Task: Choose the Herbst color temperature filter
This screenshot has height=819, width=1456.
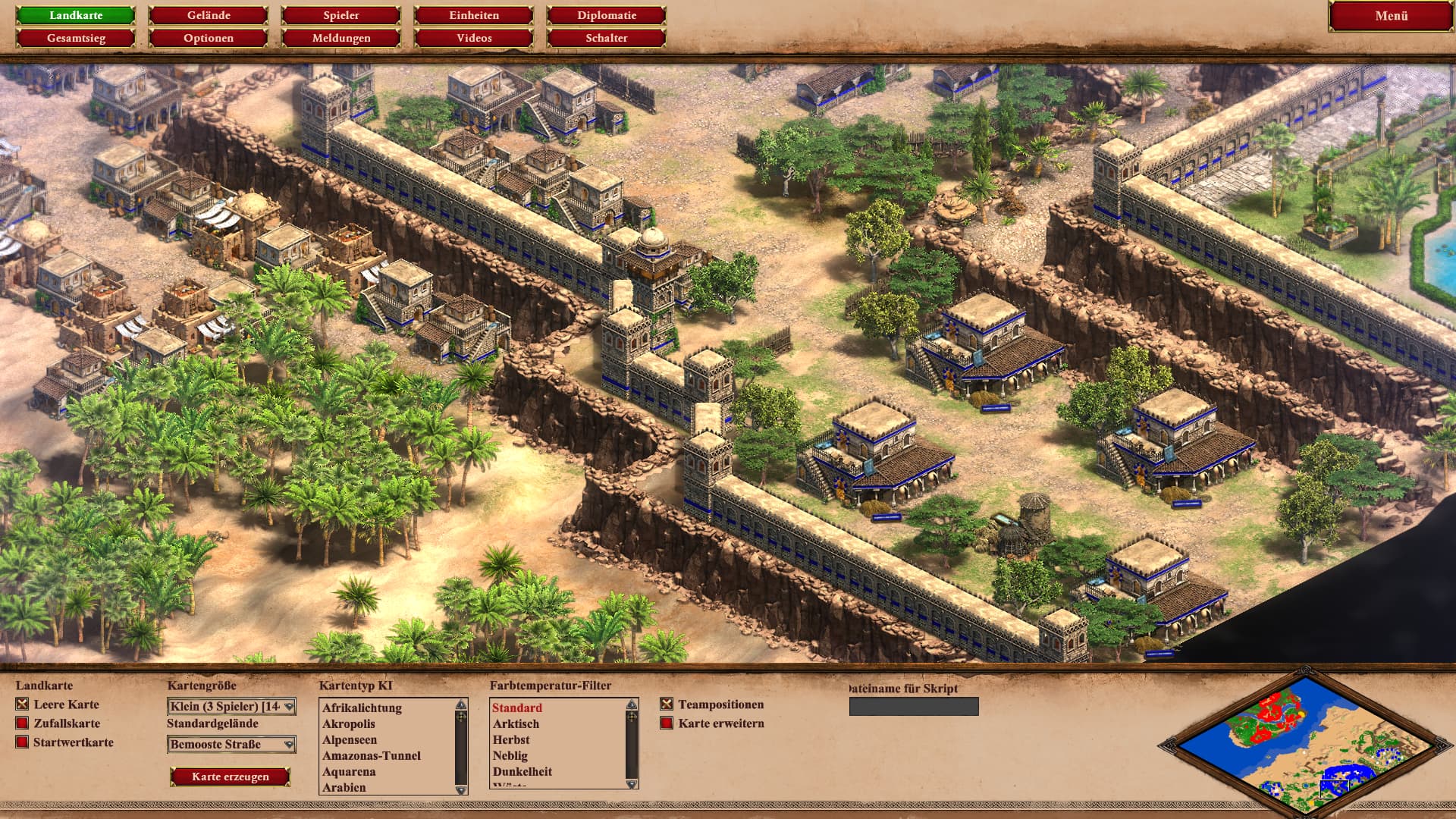Action: pyautogui.click(x=511, y=739)
